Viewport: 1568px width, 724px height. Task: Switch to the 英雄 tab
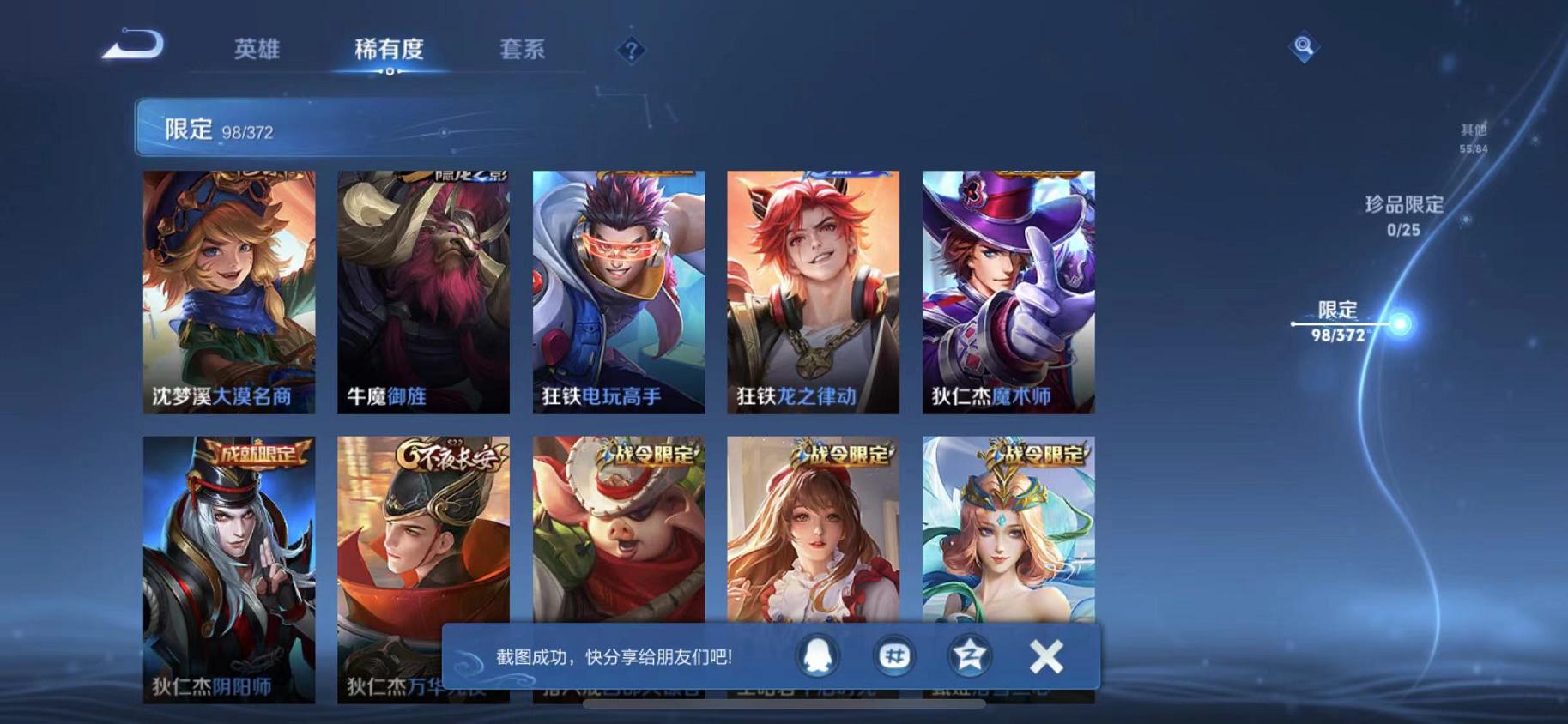click(257, 50)
